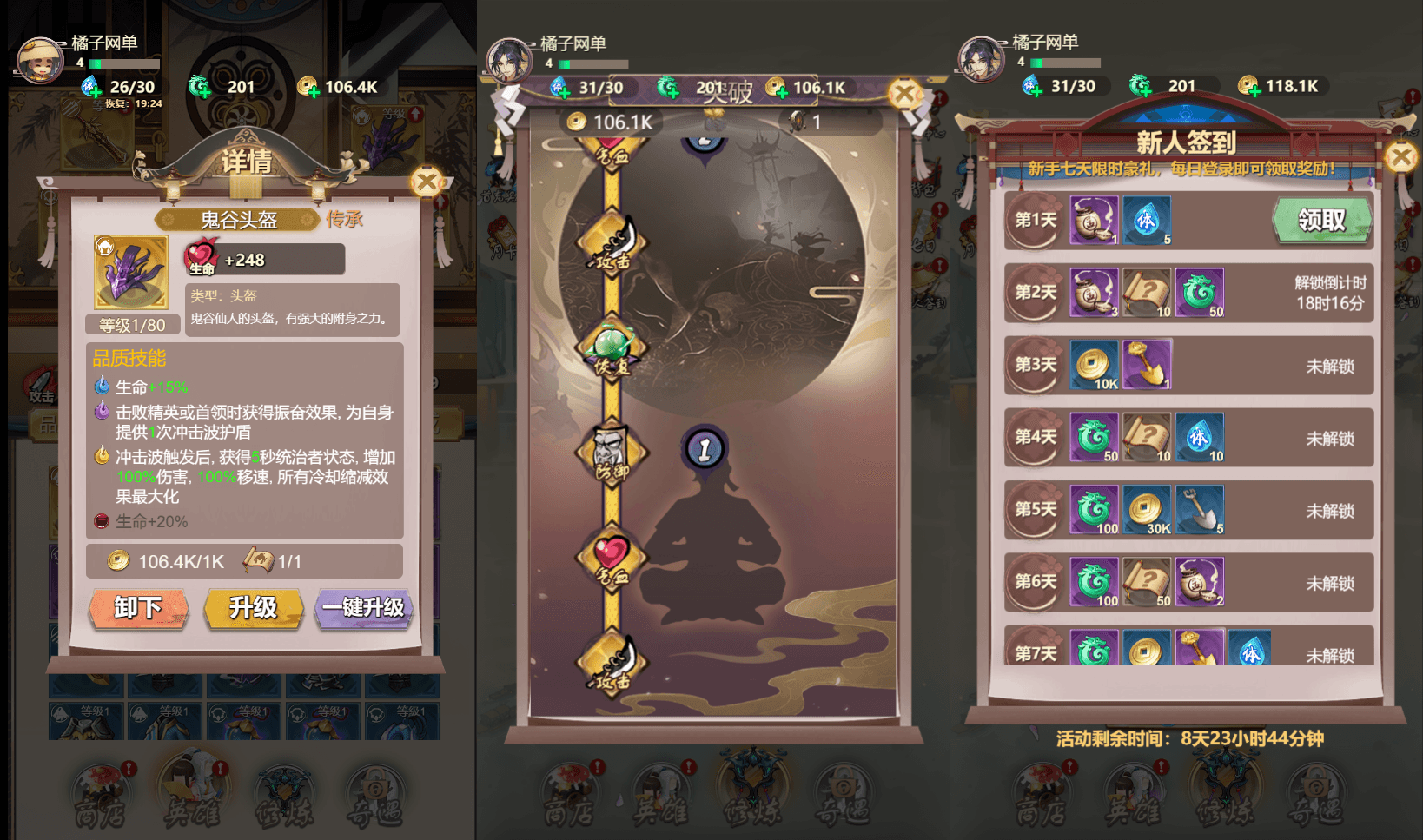This screenshot has height=840, width=1423.
Task: Select the 防御 defense node on breakthrough path
Action: 611,450
